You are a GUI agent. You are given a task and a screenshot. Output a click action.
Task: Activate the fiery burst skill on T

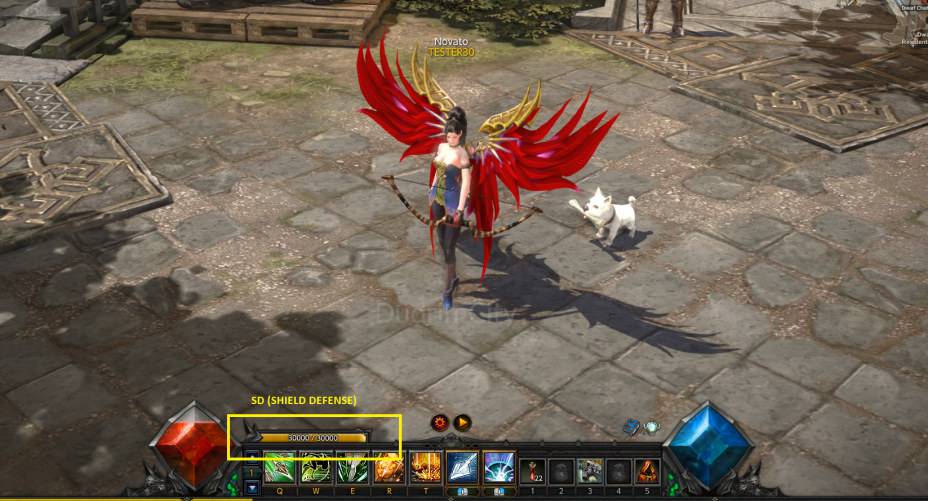(x=426, y=468)
